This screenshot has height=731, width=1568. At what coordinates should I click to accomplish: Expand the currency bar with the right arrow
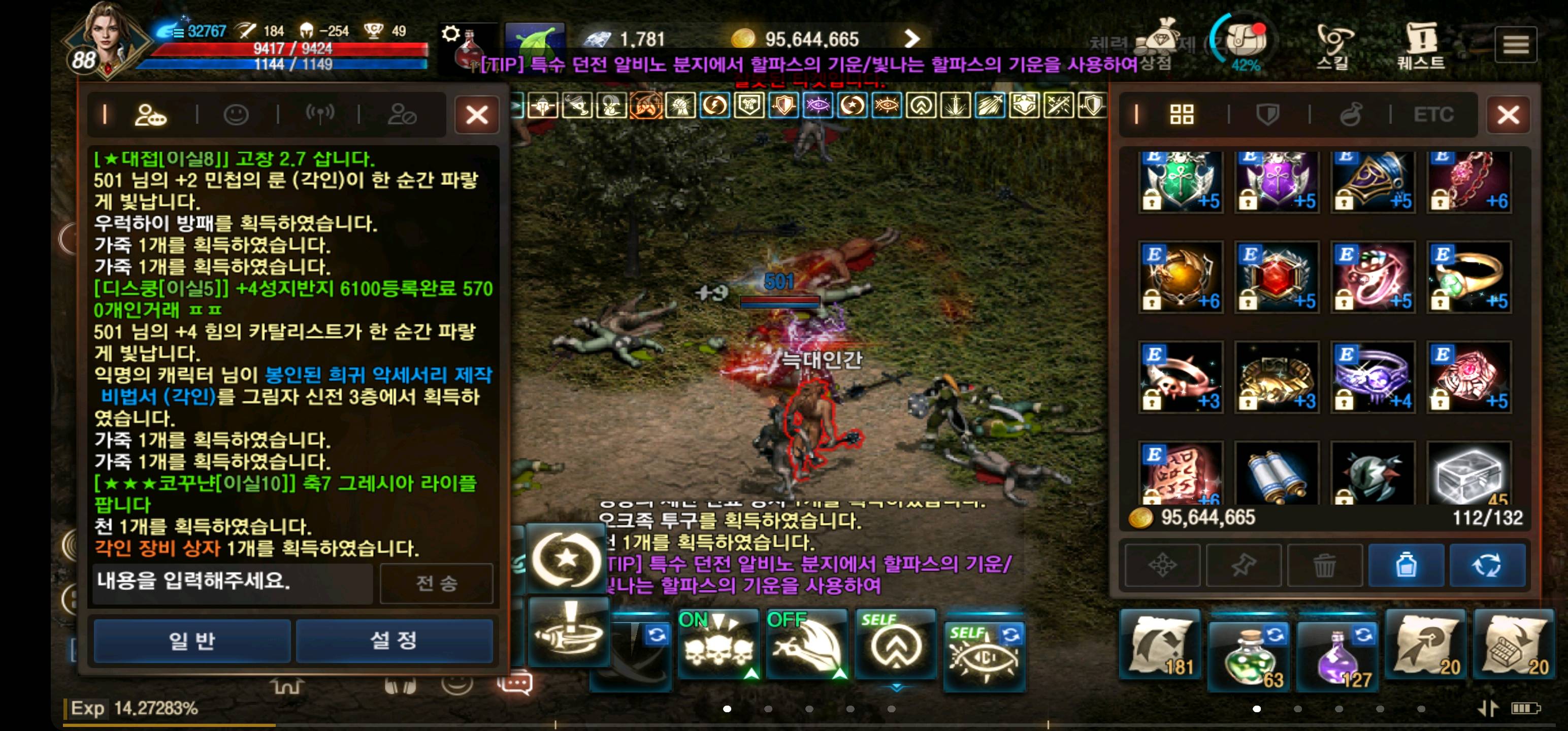click(911, 38)
